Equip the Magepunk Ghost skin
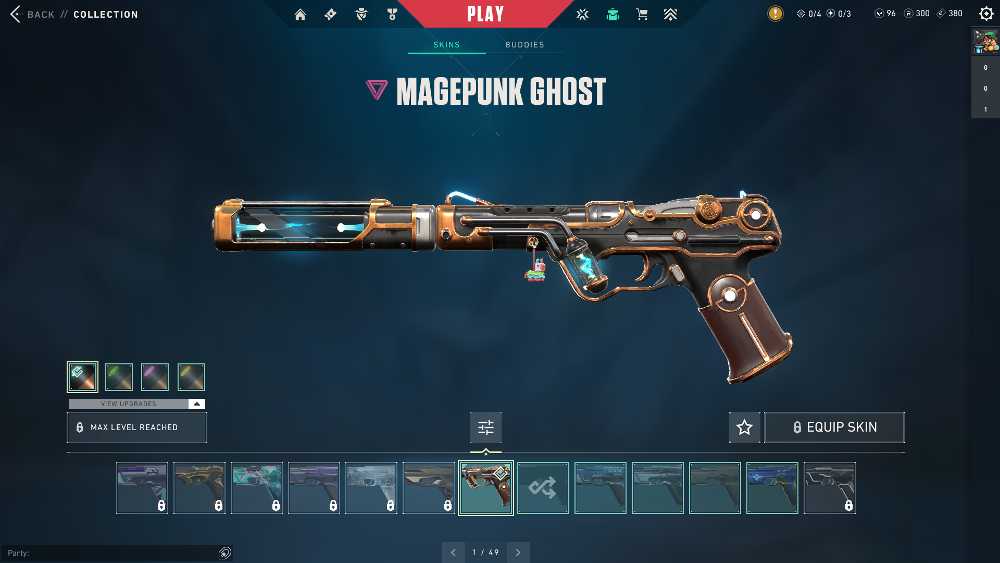Image resolution: width=1000 pixels, height=563 pixels. click(x=834, y=427)
